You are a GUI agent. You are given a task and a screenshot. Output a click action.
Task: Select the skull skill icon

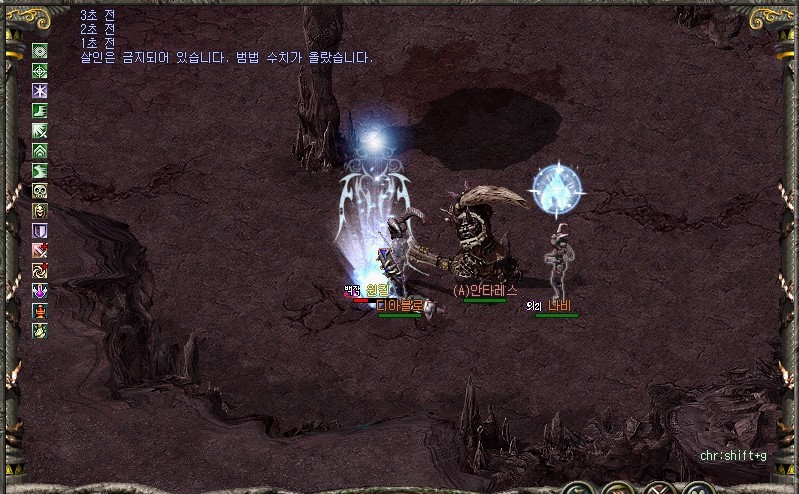pyautogui.click(x=40, y=191)
